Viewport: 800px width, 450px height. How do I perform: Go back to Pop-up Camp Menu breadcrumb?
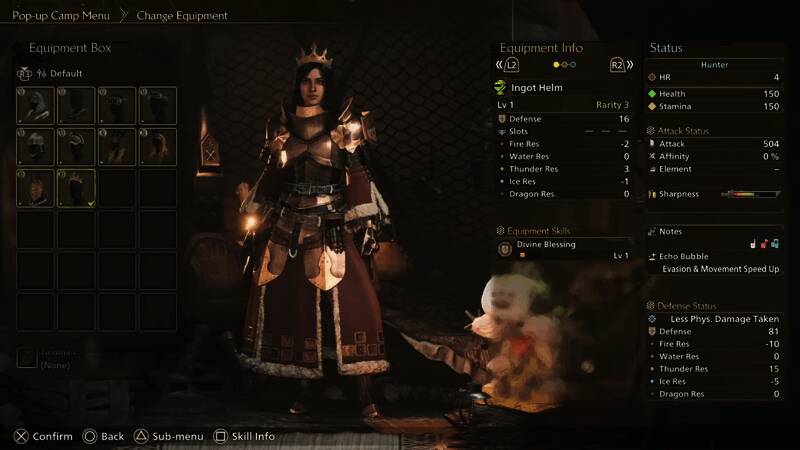tap(61, 16)
